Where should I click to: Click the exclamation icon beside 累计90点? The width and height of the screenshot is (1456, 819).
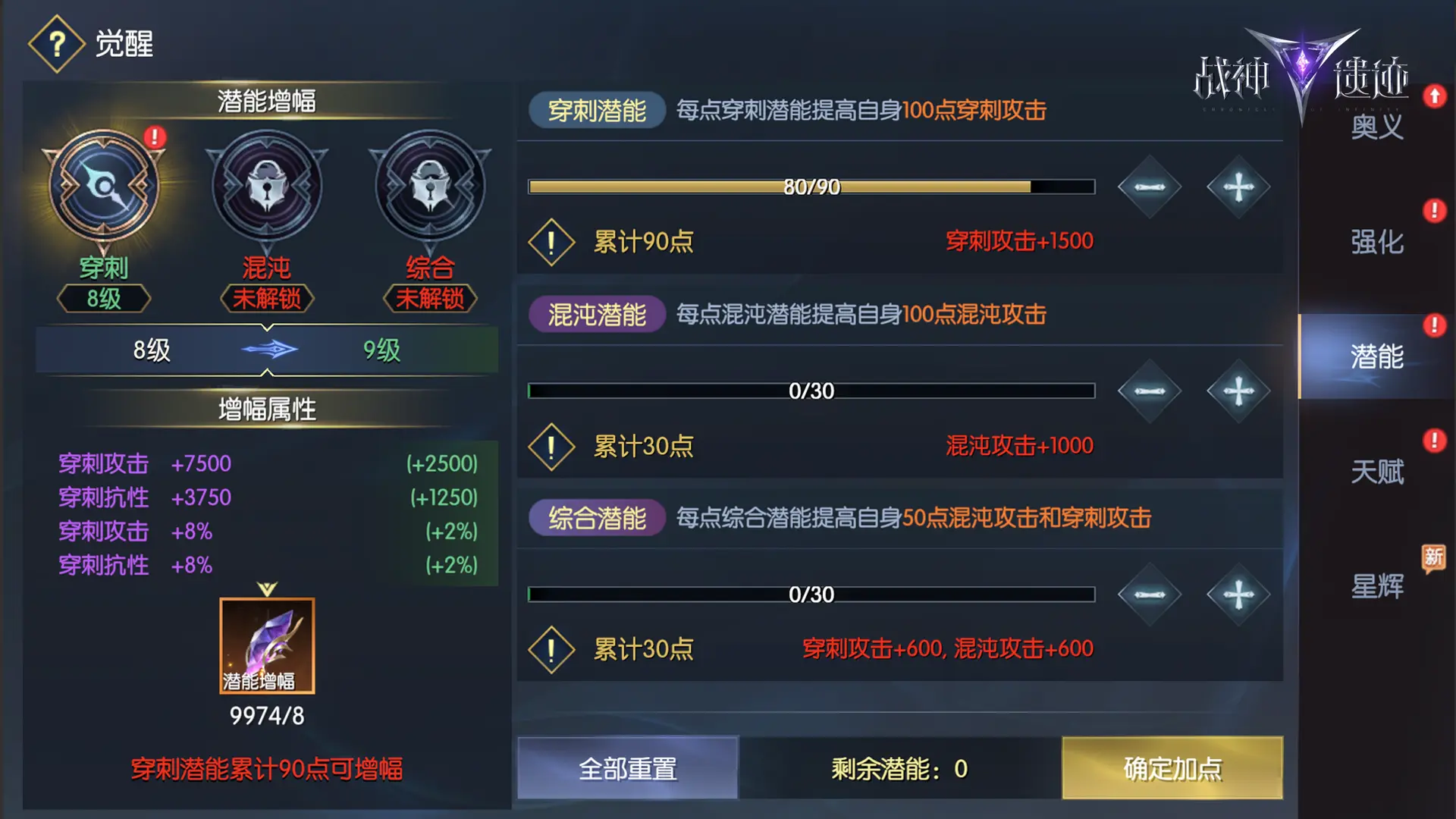tap(551, 241)
